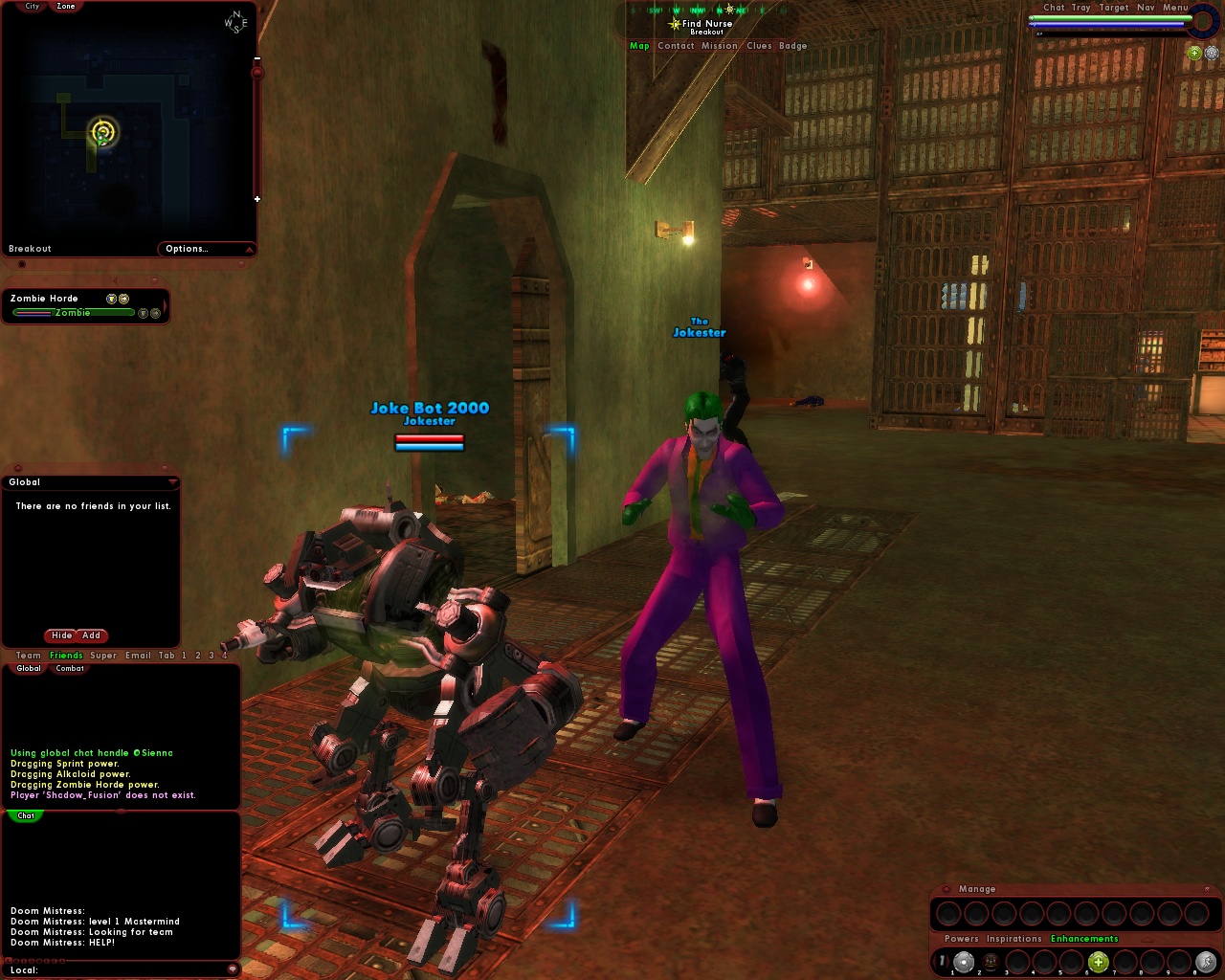
Task: Toggle the zombie pet's stance shield icon
Action: [x=142, y=314]
